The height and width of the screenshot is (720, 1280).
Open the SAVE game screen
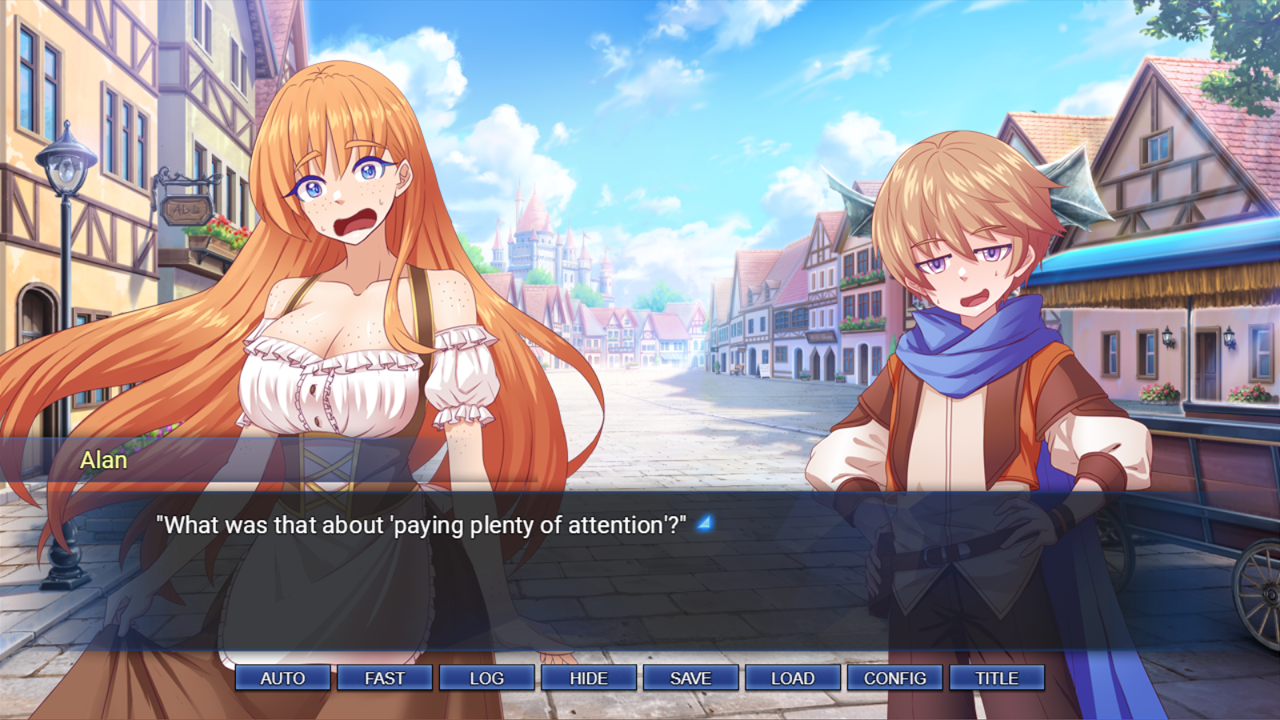[690, 677]
